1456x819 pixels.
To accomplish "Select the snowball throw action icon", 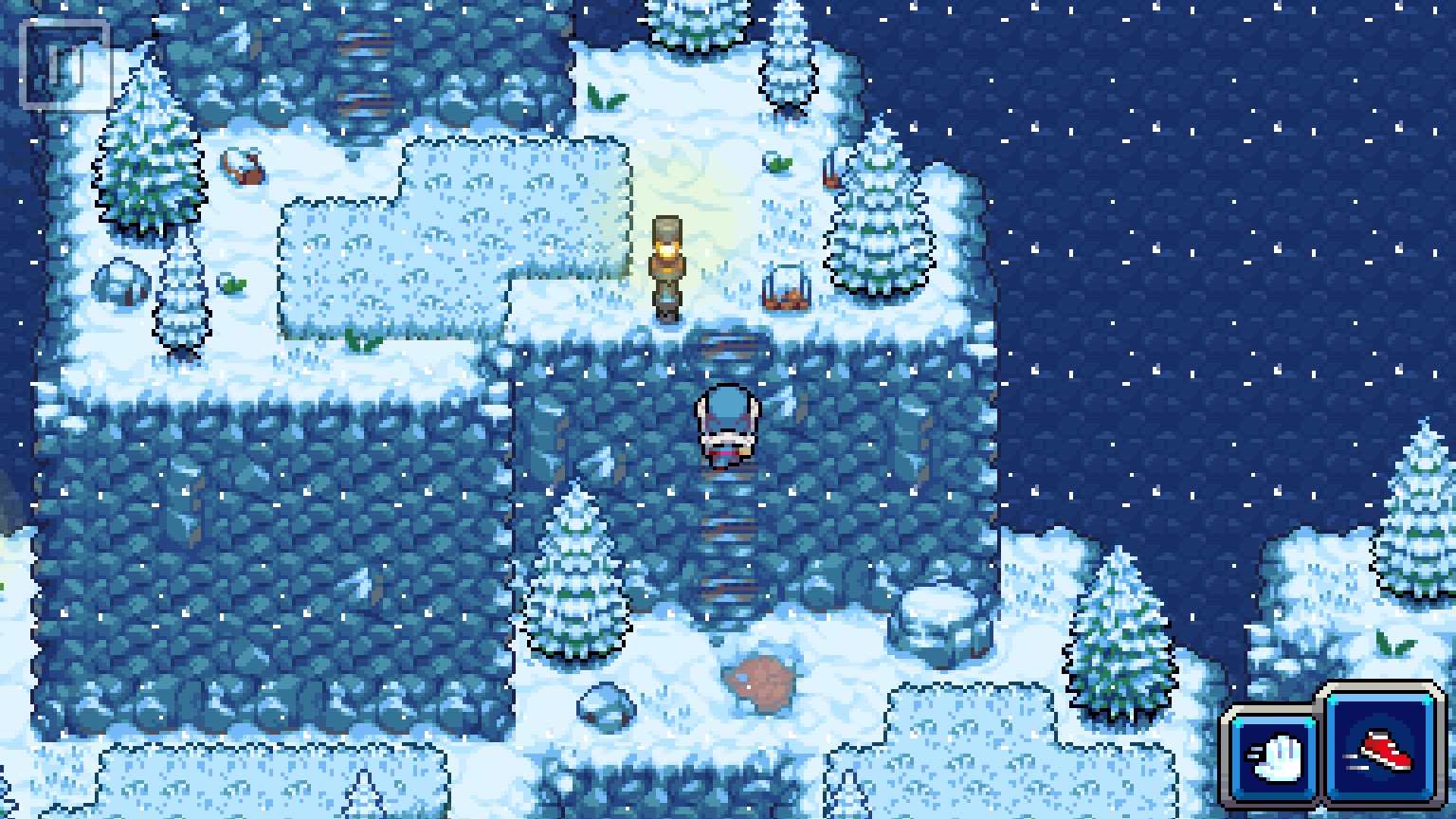I will click(x=1274, y=757).
